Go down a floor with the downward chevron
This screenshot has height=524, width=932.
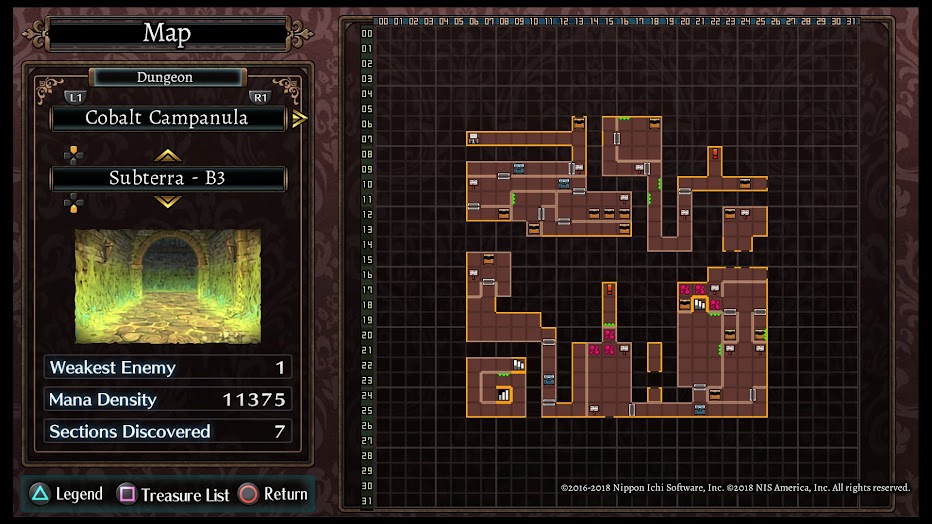pyautogui.click(x=167, y=202)
